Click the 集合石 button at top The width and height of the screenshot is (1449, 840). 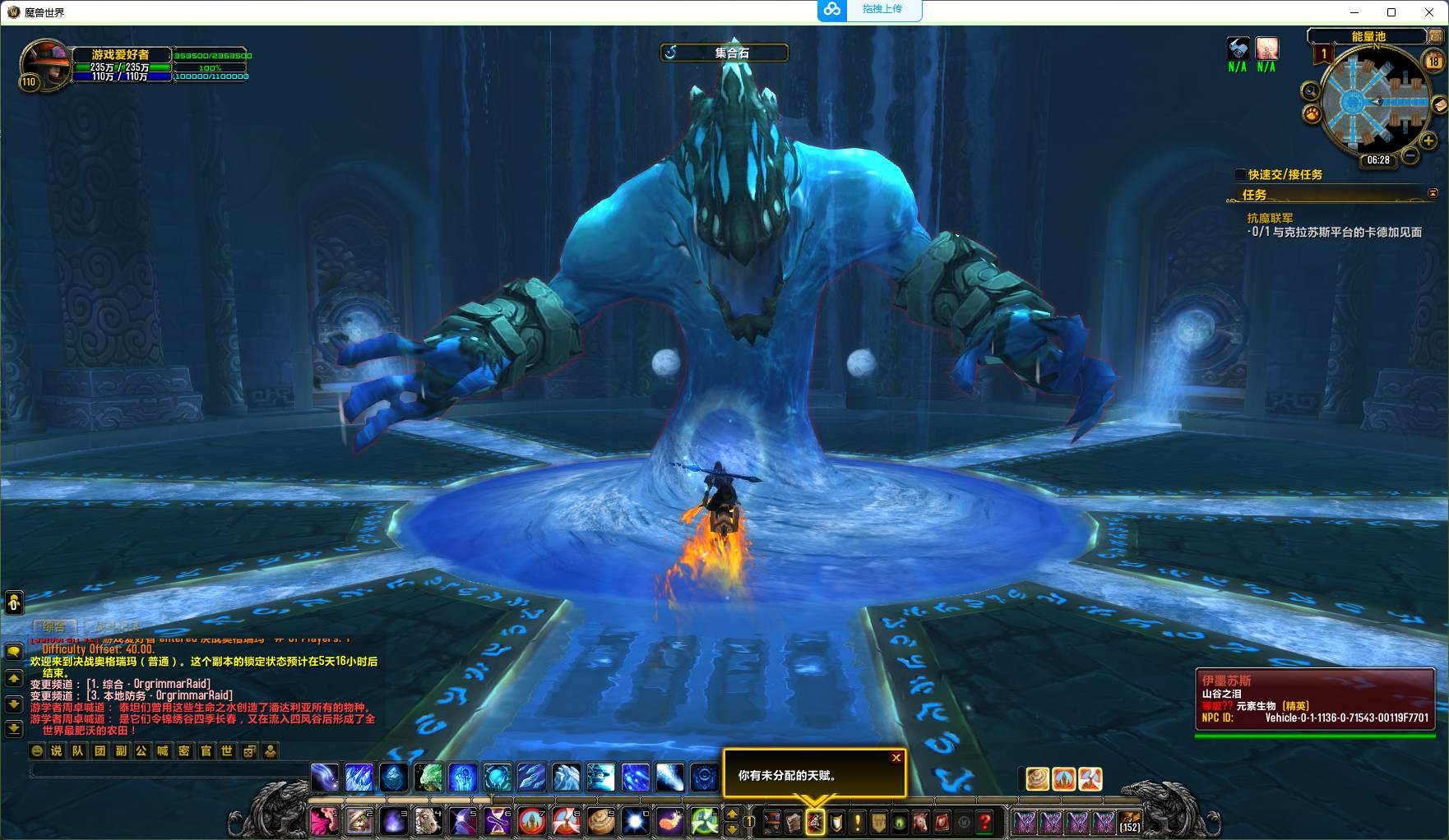724,53
